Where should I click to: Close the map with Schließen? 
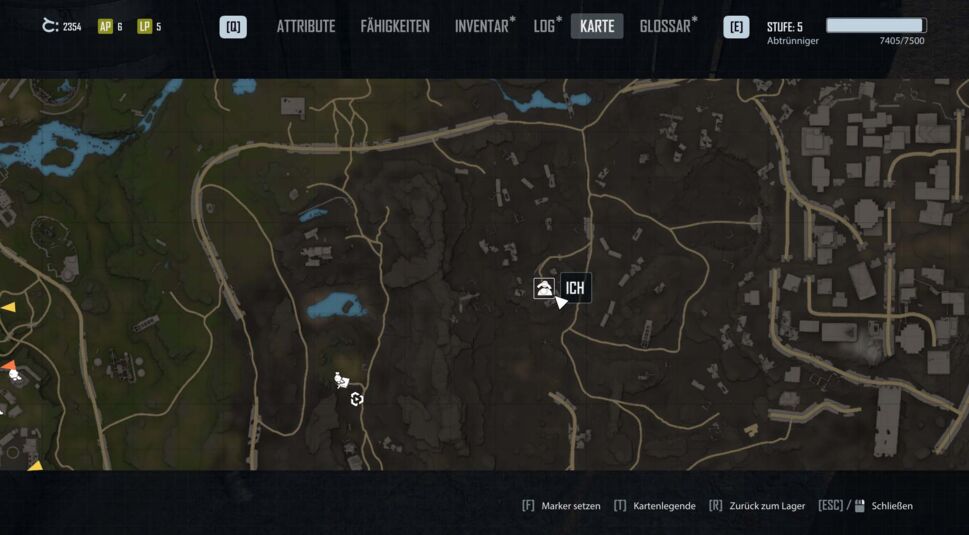pyautogui.click(x=891, y=506)
